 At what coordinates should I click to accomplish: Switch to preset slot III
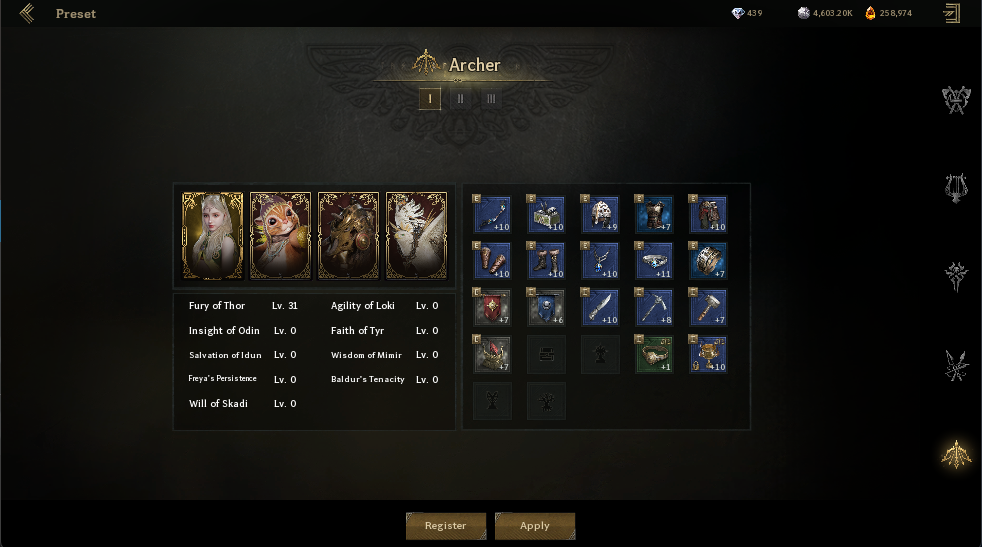[490, 98]
